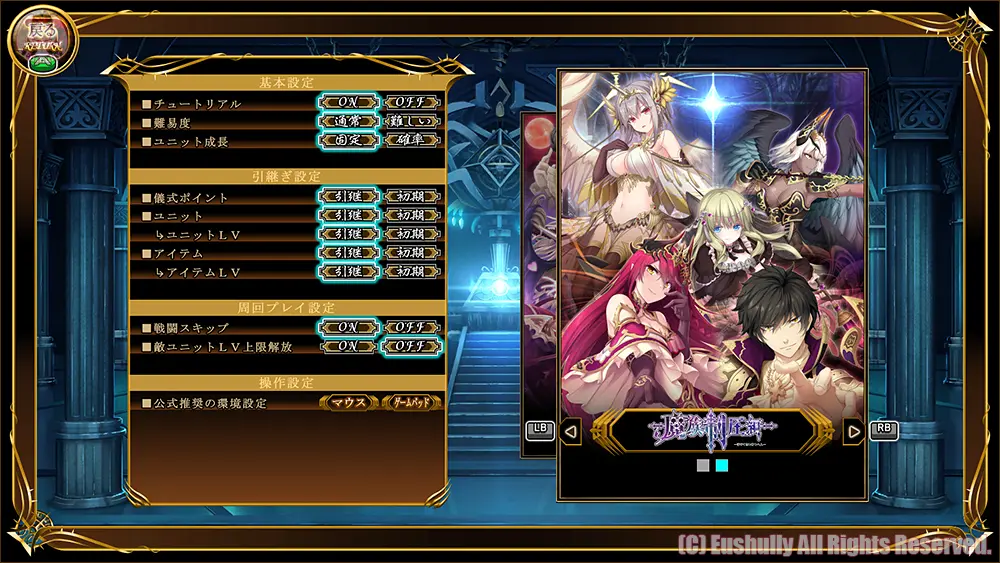Screen dimensions: 1000x563
Task: Enable 戦闘スキップ battle skip with ON
Action: (x=349, y=328)
